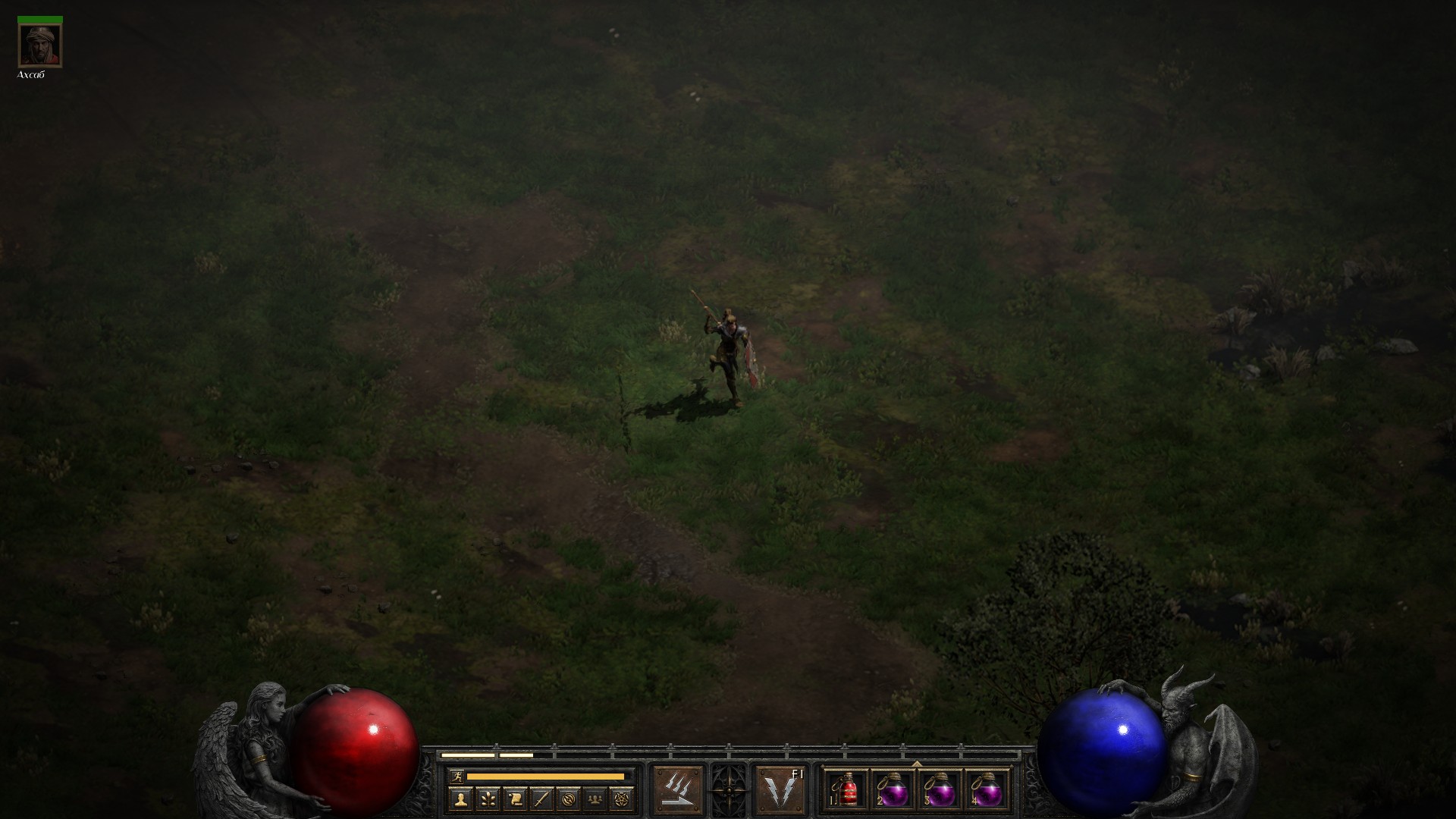Open the party screen icon

click(x=596, y=799)
